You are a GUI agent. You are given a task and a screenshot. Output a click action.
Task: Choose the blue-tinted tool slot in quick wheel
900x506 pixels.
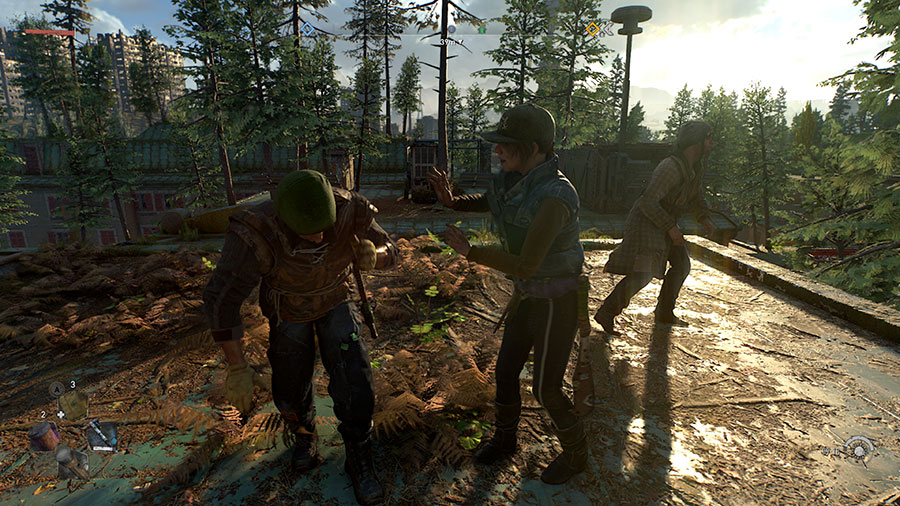point(101,434)
